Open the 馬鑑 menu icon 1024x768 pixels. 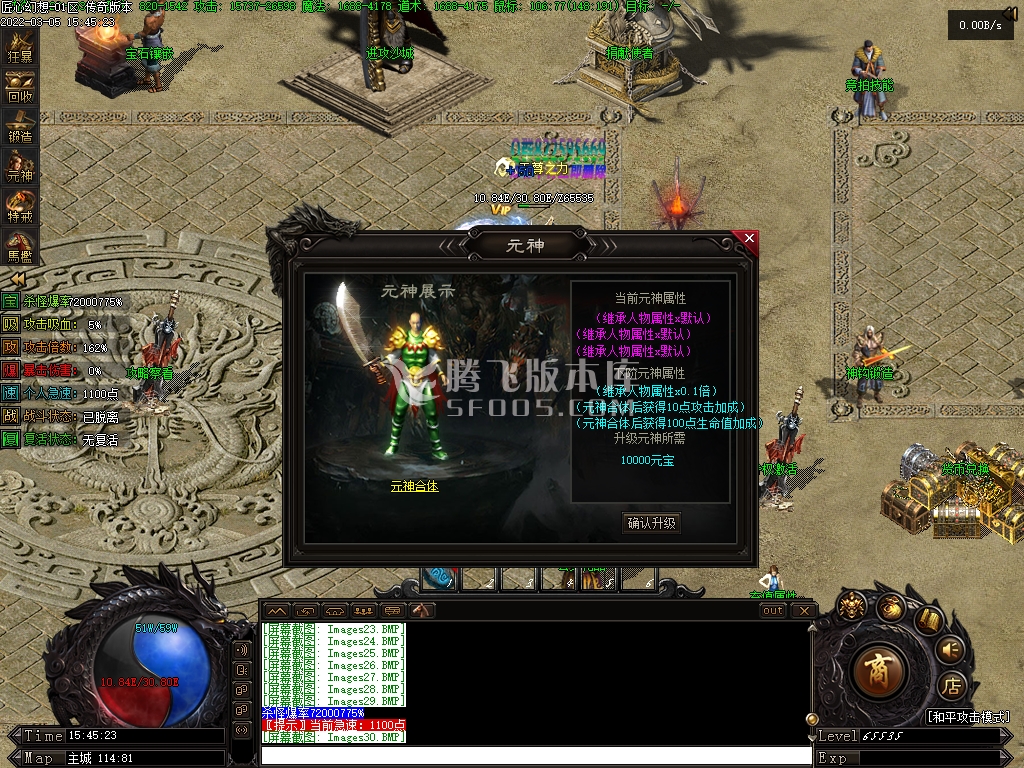point(20,246)
